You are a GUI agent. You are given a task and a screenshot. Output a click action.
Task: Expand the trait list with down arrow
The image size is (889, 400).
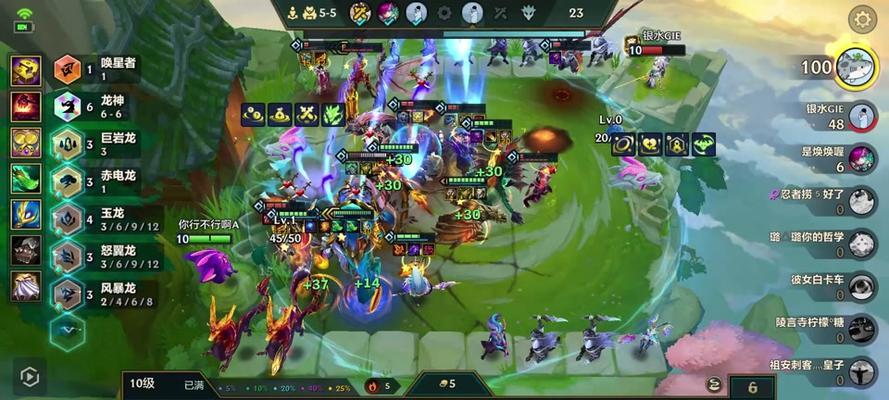click(67, 329)
